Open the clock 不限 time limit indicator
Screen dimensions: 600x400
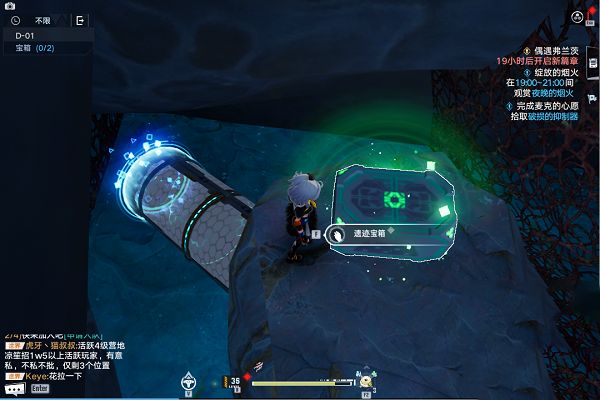(34, 19)
